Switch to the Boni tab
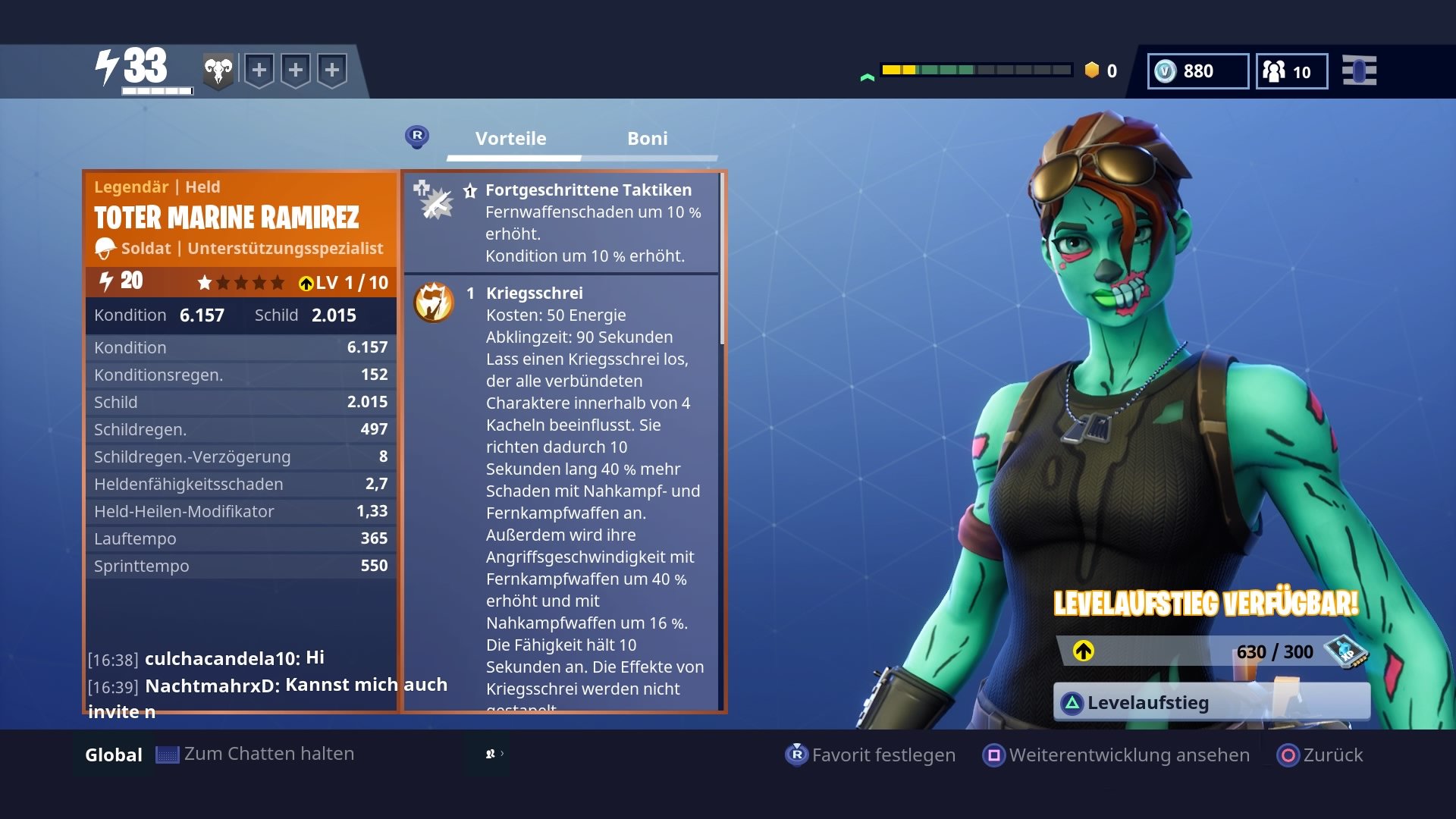 pos(647,138)
